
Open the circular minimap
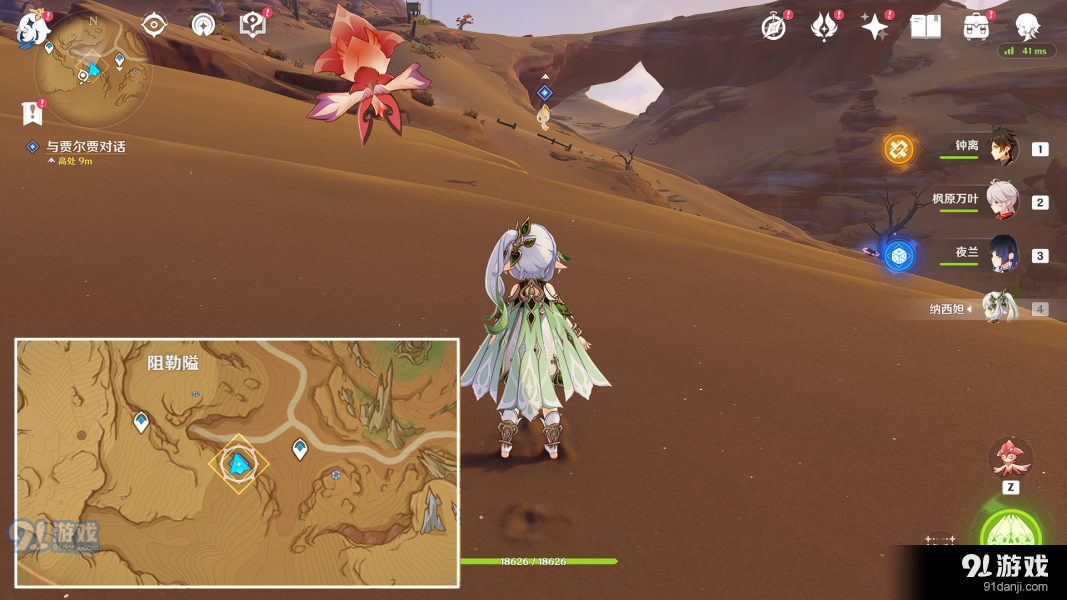[x=93, y=70]
